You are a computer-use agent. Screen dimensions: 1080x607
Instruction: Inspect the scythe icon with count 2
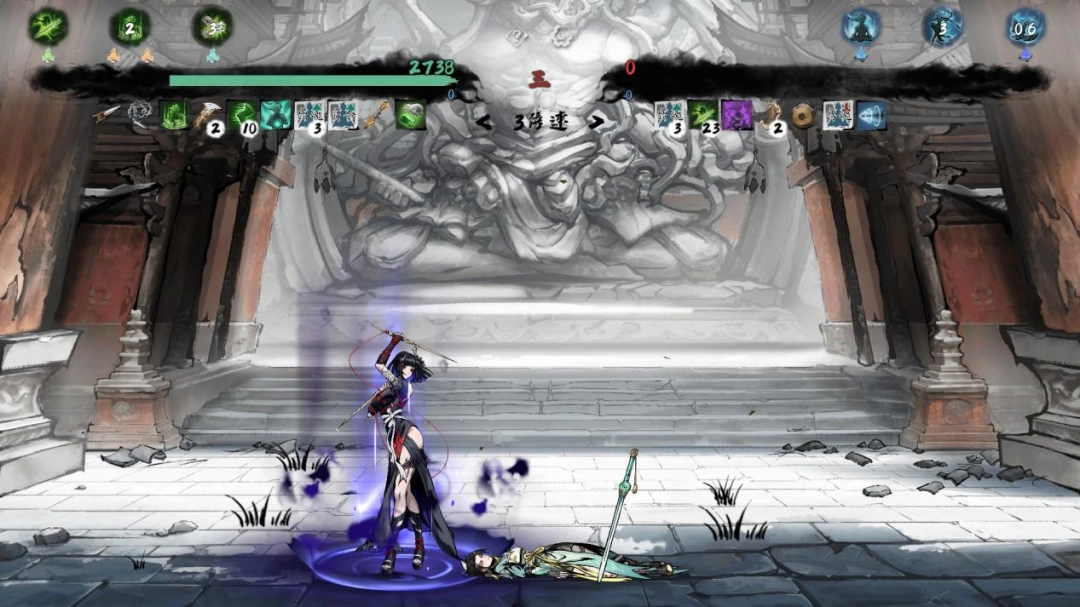pos(208,116)
